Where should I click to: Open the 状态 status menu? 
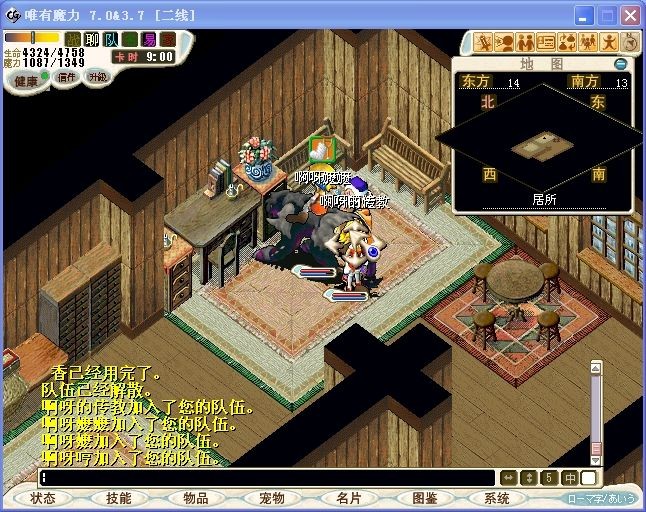[43, 498]
